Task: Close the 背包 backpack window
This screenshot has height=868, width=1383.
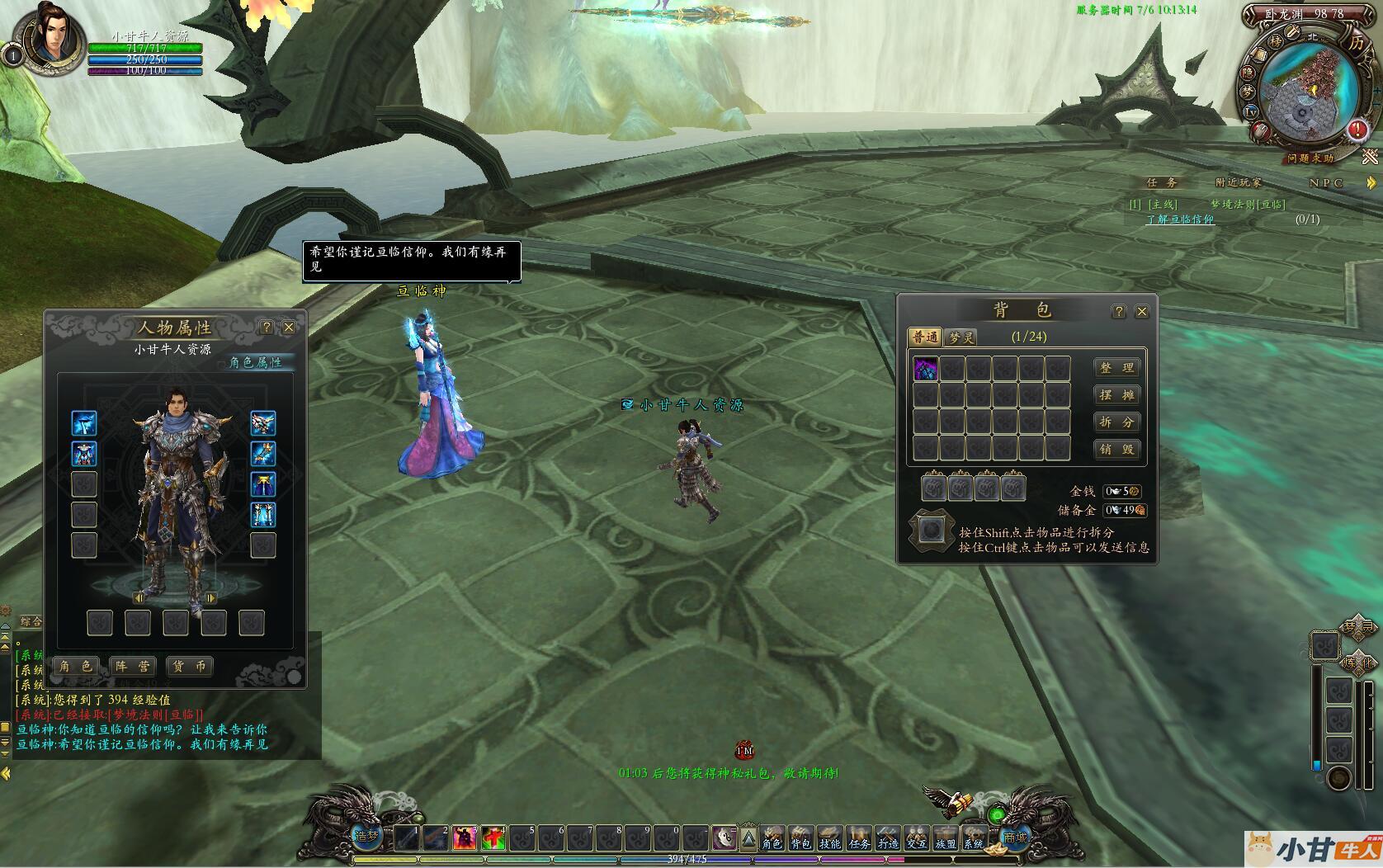Action: 1142,311
